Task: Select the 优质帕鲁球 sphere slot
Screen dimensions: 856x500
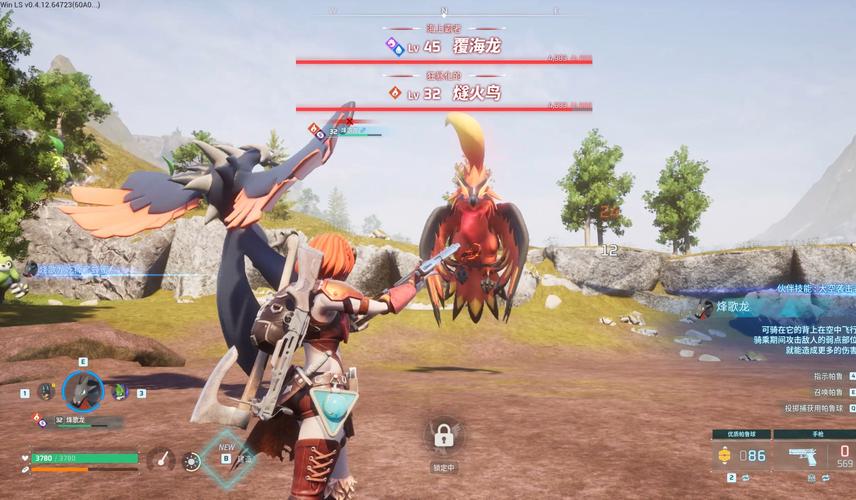Action: tap(740, 456)
